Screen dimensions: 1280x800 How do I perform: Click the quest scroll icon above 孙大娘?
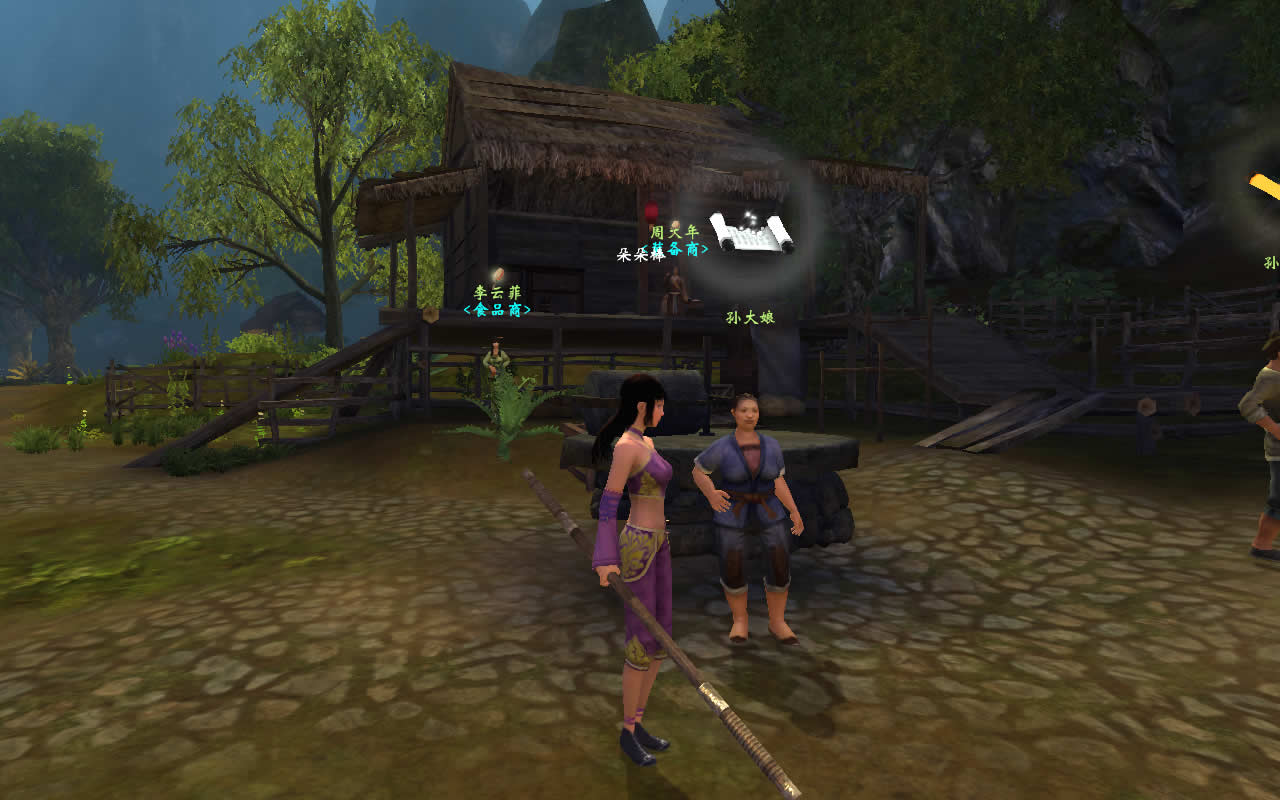(x=751, y=232)
